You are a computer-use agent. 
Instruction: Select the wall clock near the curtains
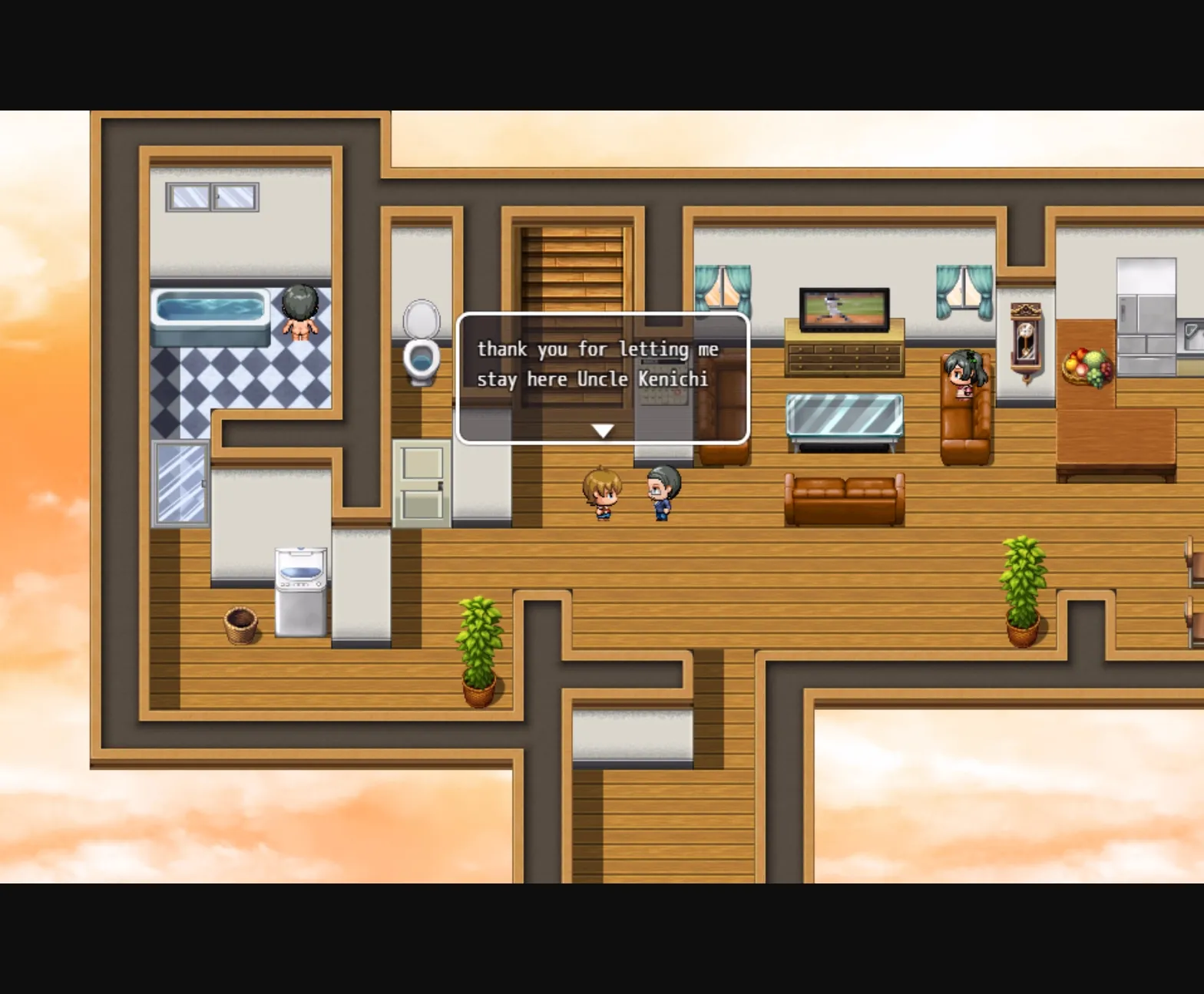point(1024,341)
